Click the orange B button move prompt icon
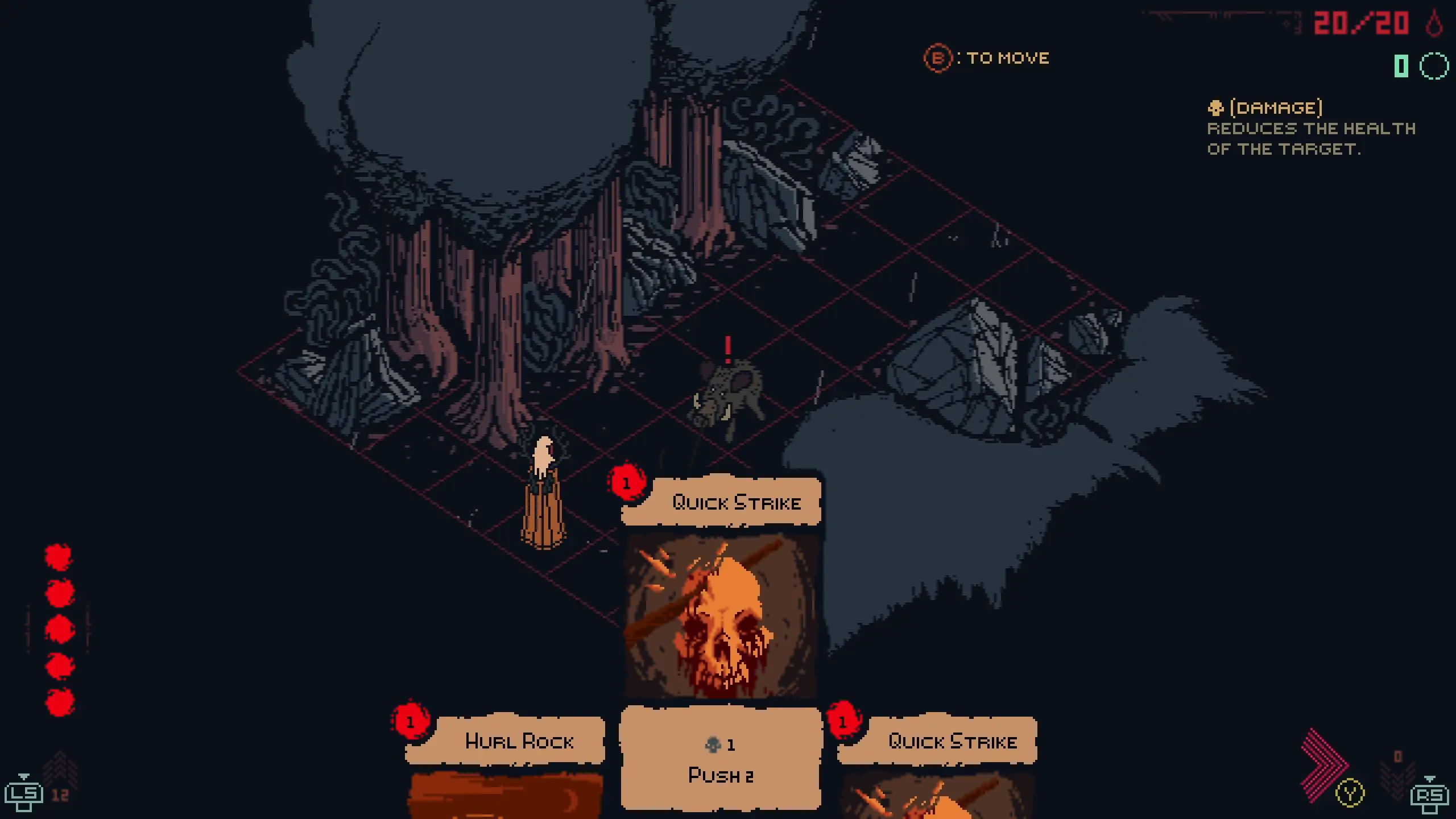The width and height of the screenshot is (1456, 819). [x=938, y=57]
